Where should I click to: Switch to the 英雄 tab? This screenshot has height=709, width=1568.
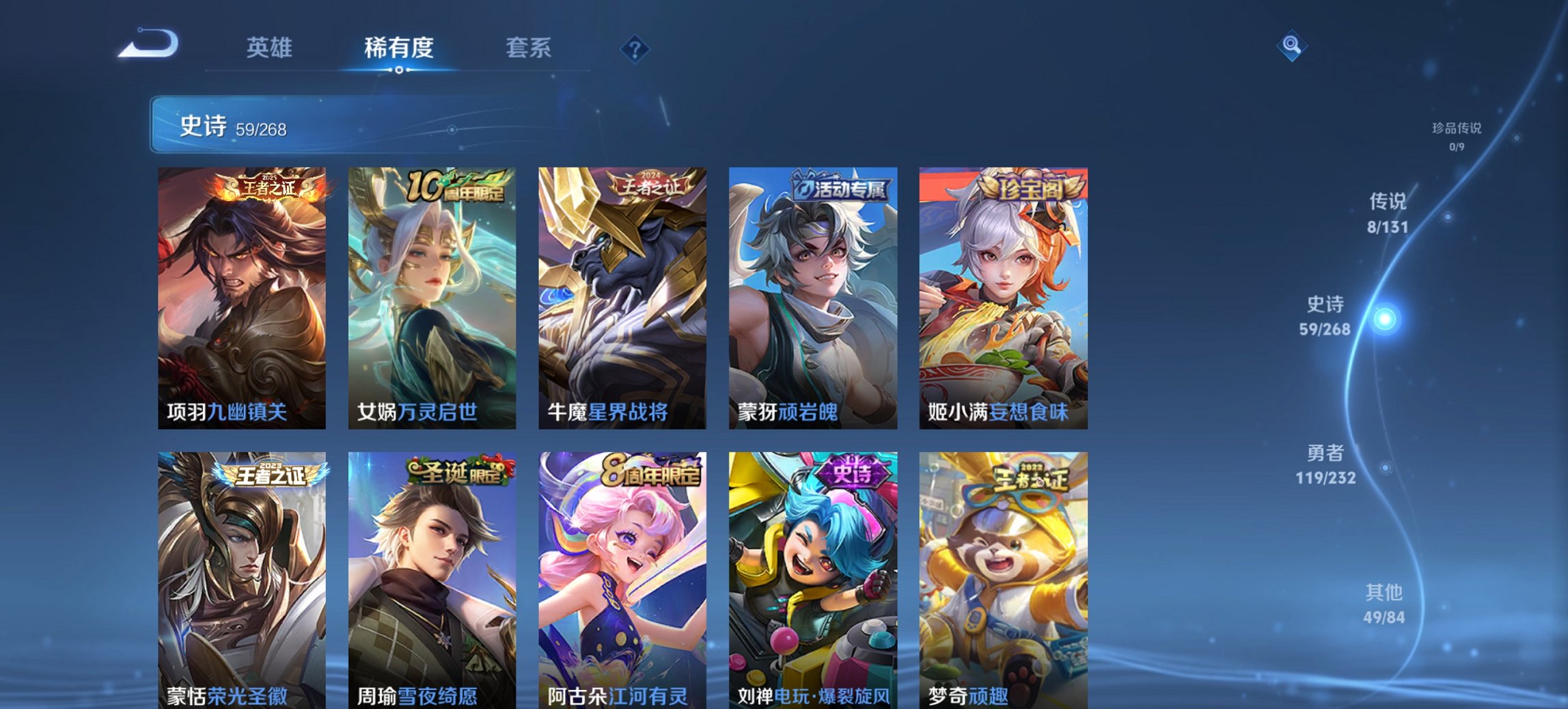click(271, 48)
